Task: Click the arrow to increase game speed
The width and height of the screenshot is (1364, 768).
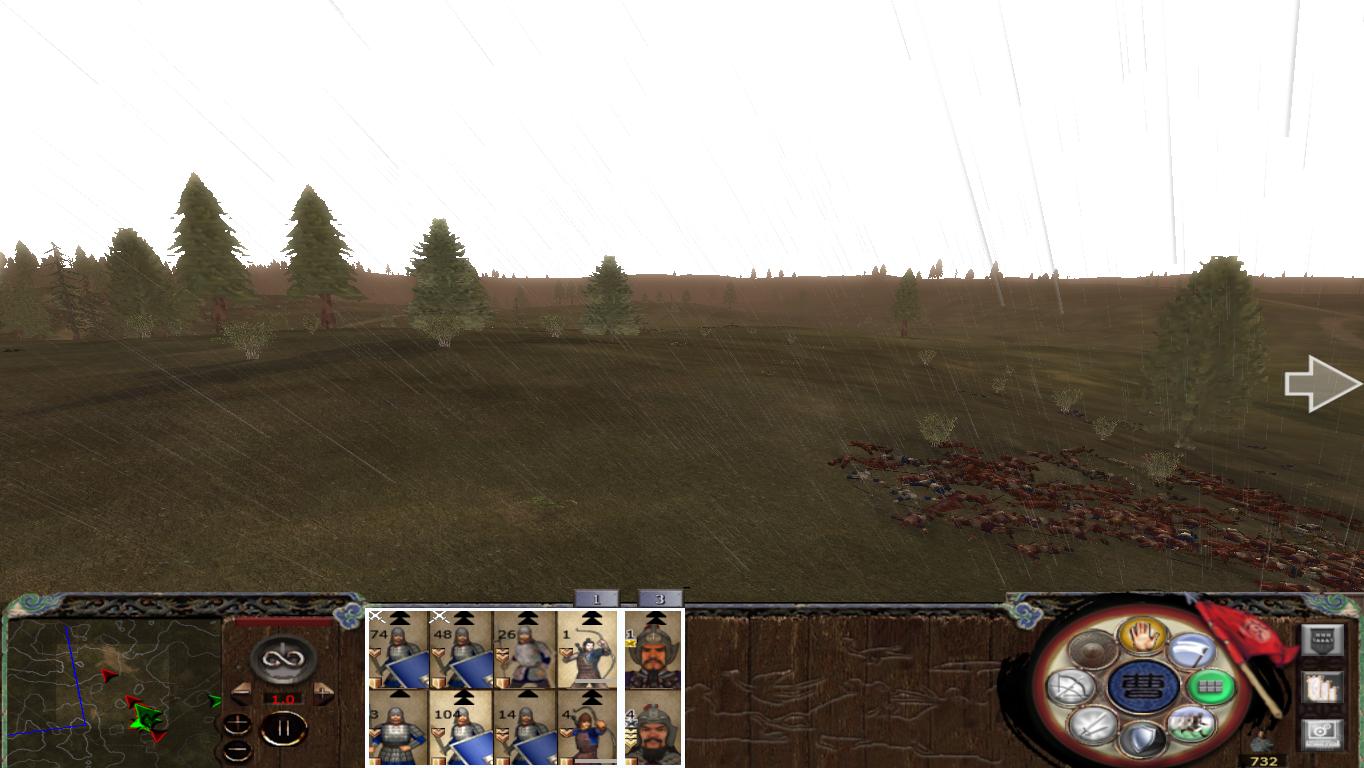Action: coord(323,694)
